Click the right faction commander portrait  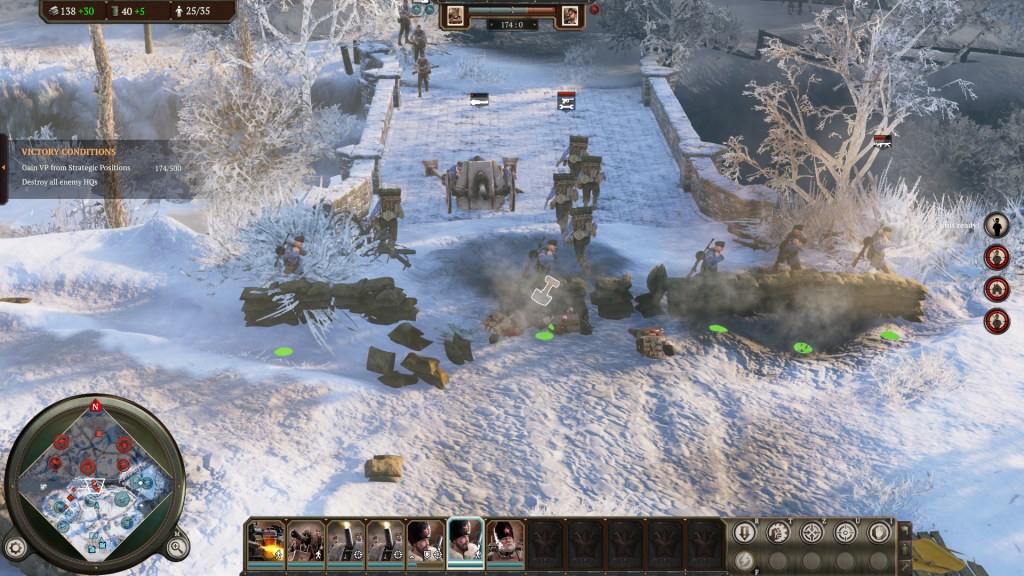[x=570, y=15]
